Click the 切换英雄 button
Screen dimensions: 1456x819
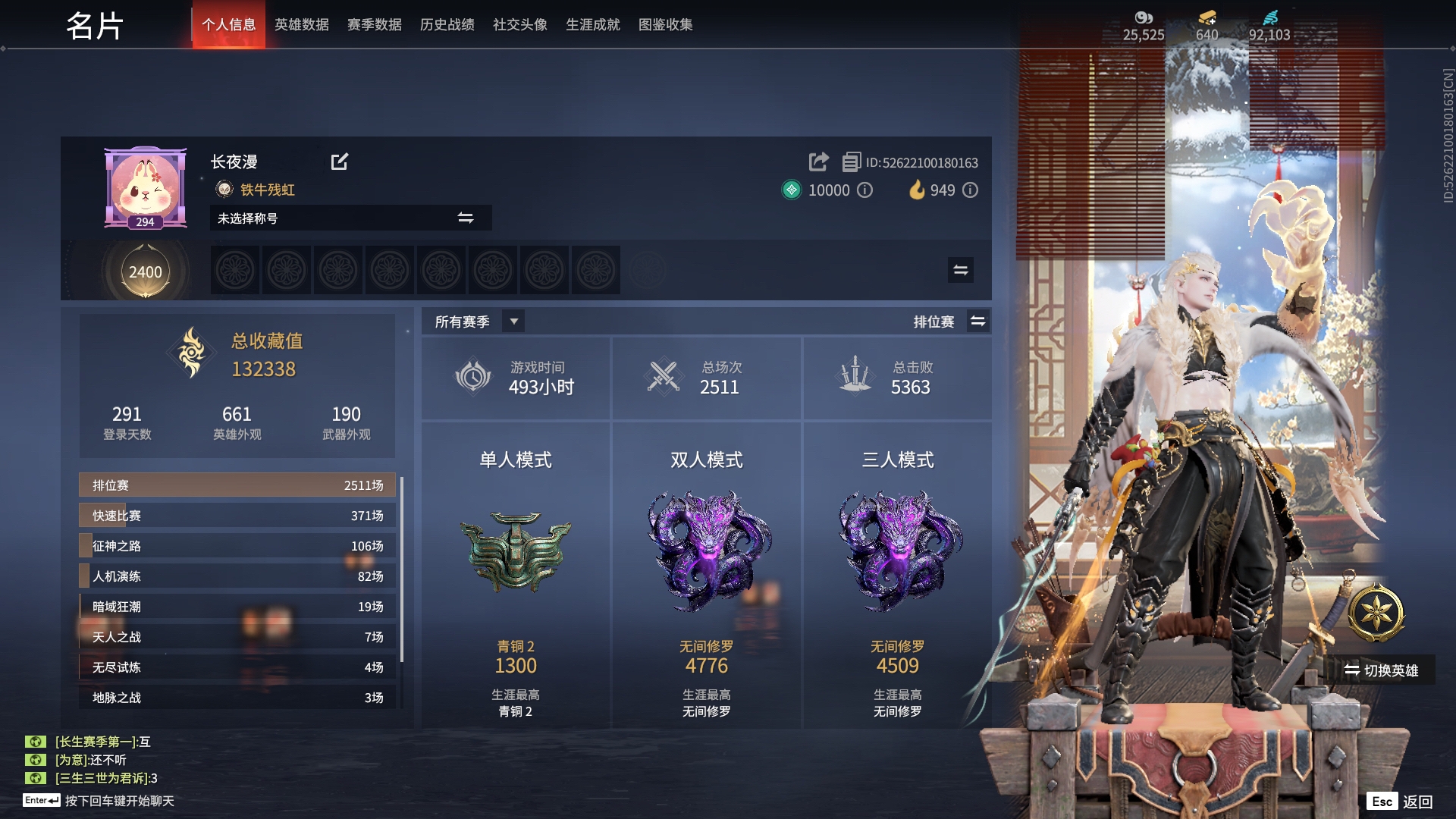1380,670
